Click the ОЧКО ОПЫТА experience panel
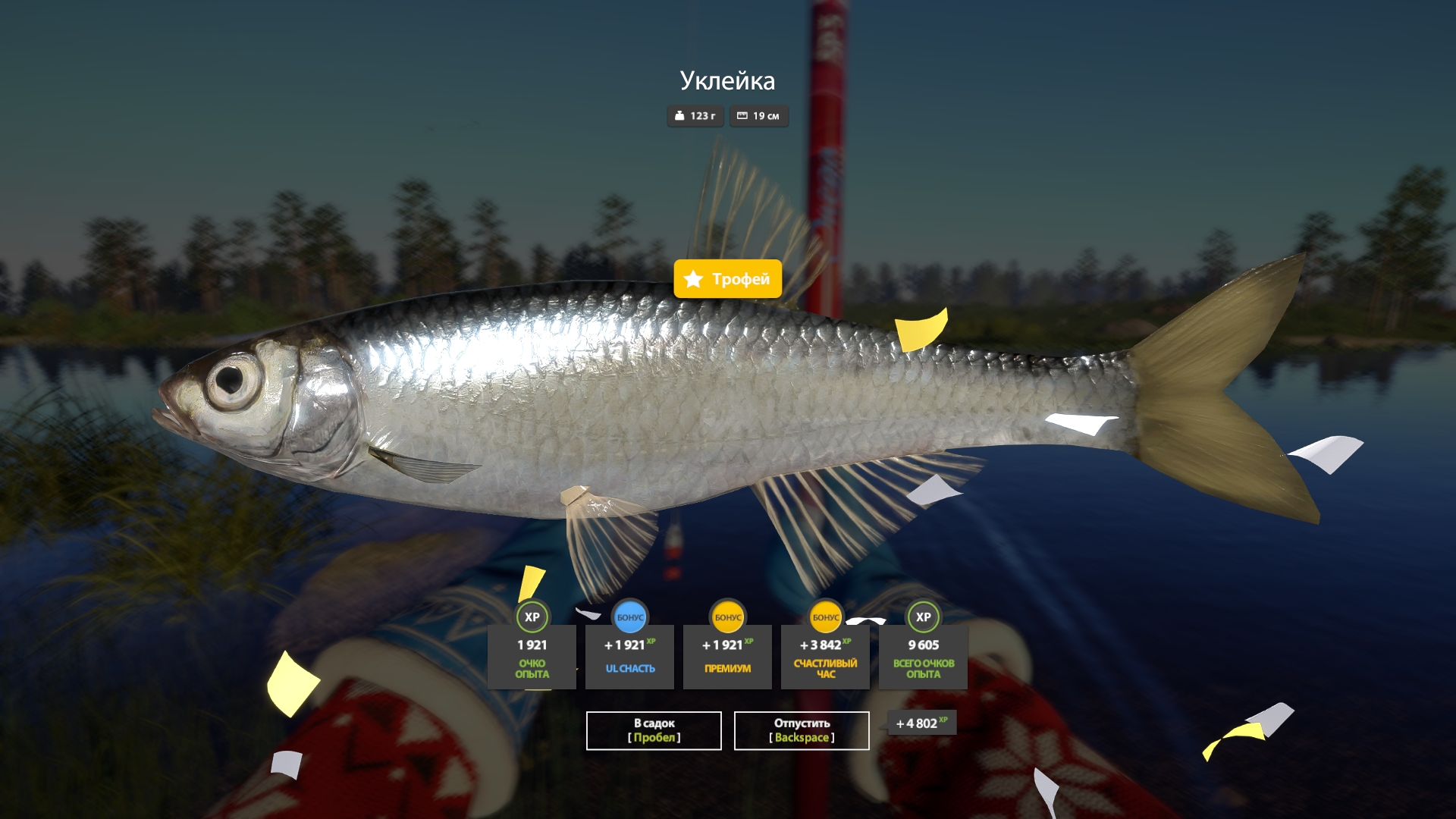 tap(532, 657)
